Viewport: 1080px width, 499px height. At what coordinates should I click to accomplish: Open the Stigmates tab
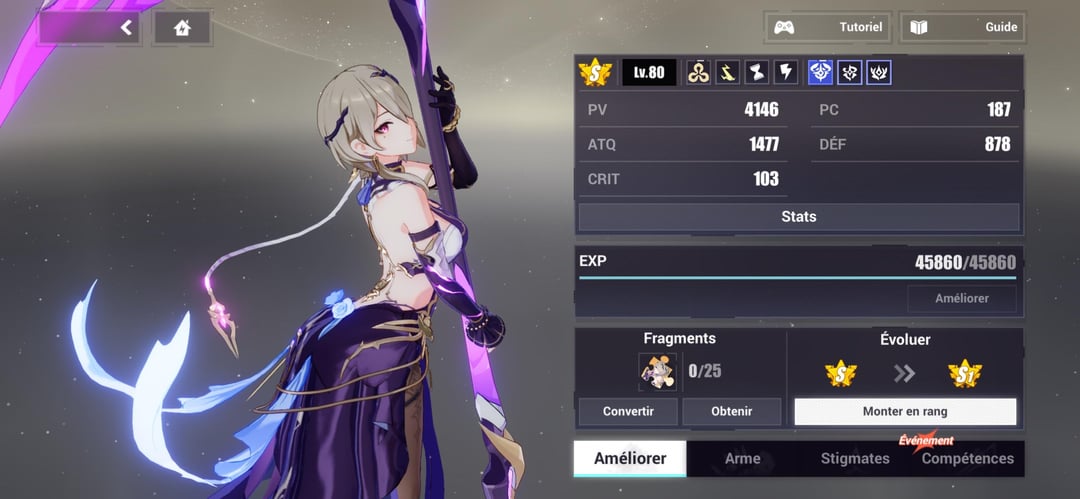(x=854, y=459)
